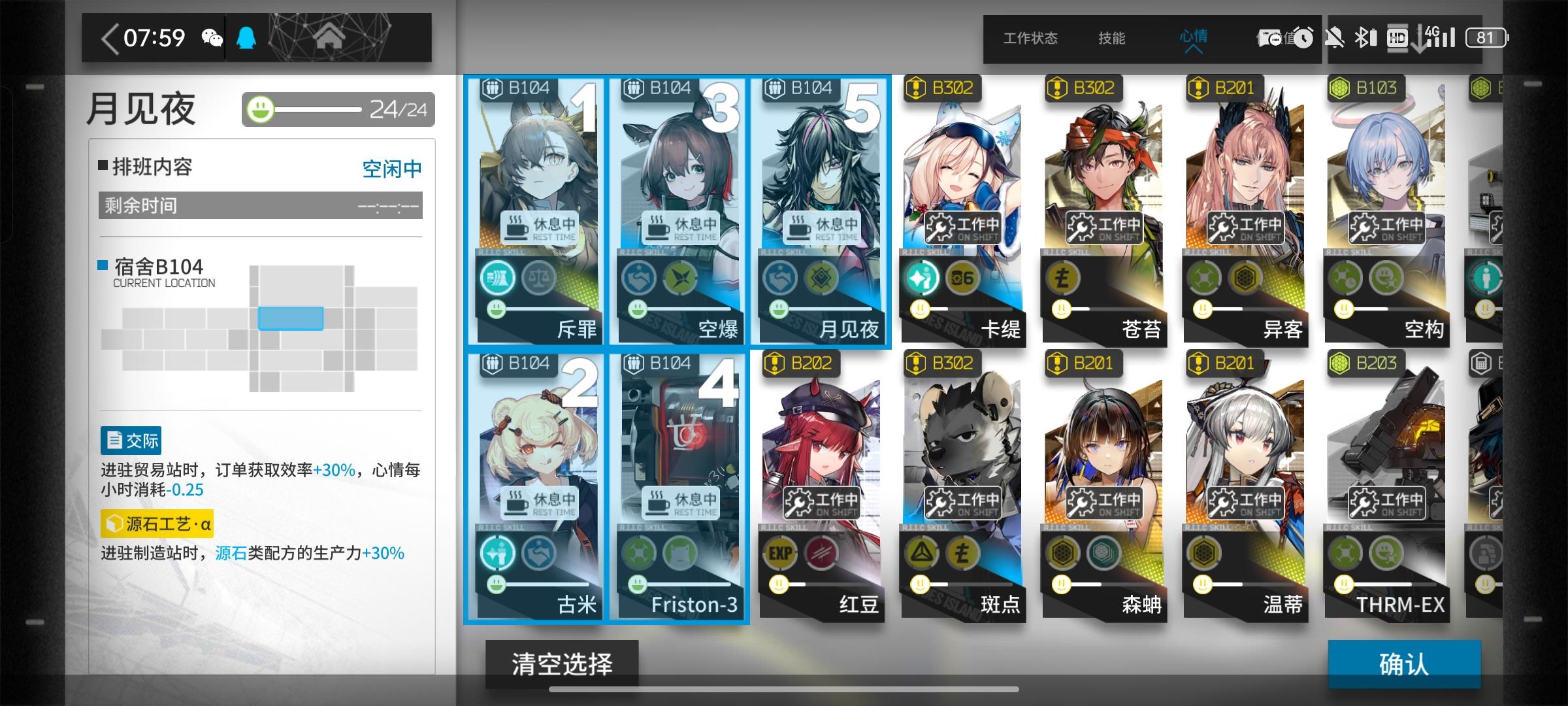Toggle selection of Friston-3's card
The image size is (1568, 706).
click(x=679, y=484)
